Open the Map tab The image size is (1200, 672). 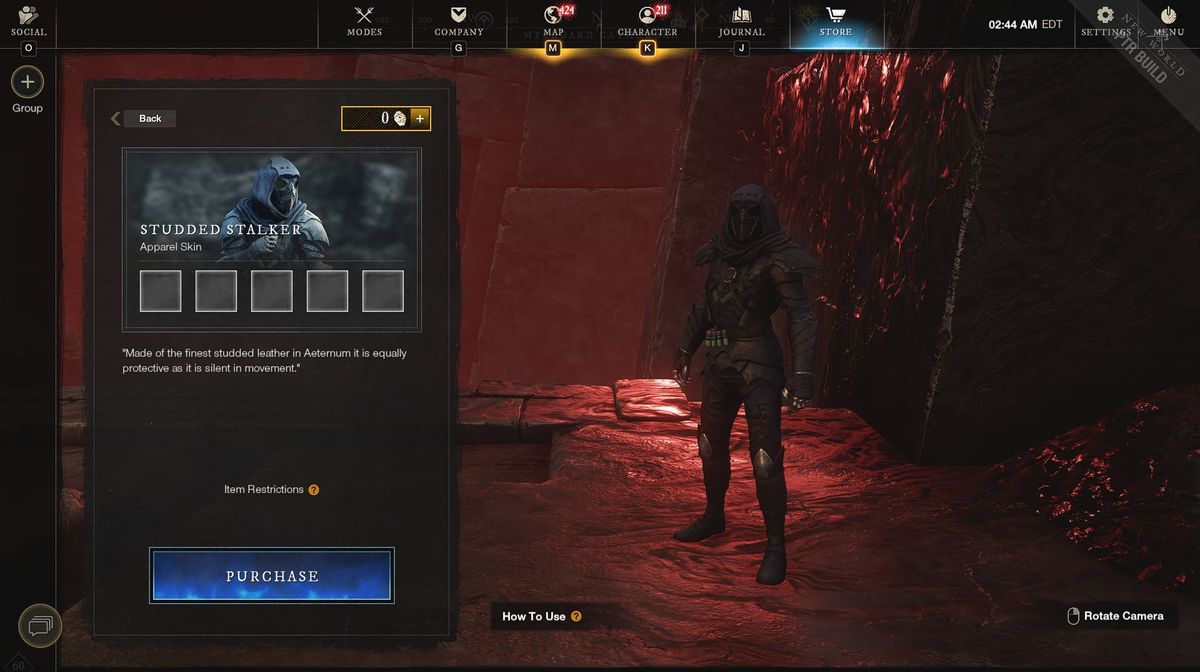click(x=553, y=21)
